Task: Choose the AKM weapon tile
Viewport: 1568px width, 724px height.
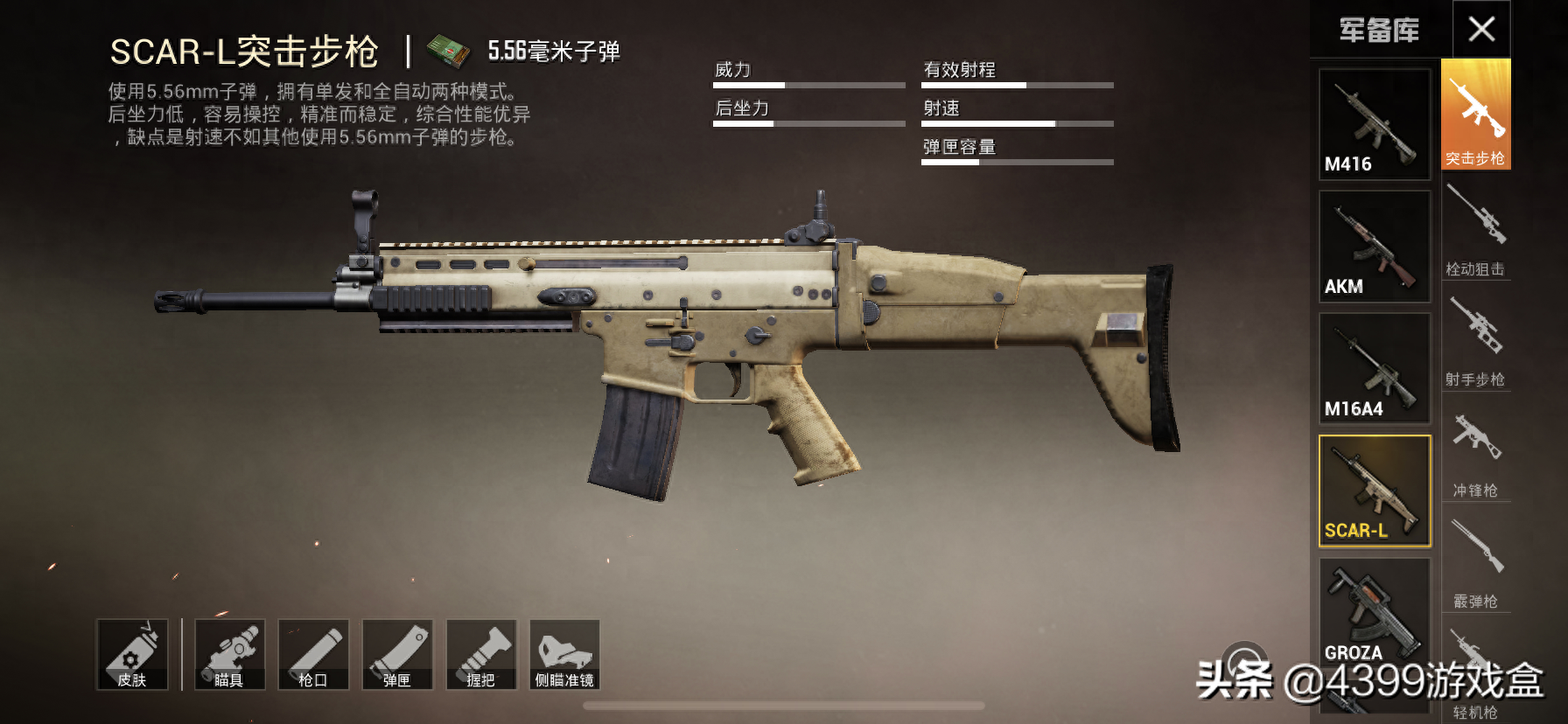Action: coord(1374,247)
